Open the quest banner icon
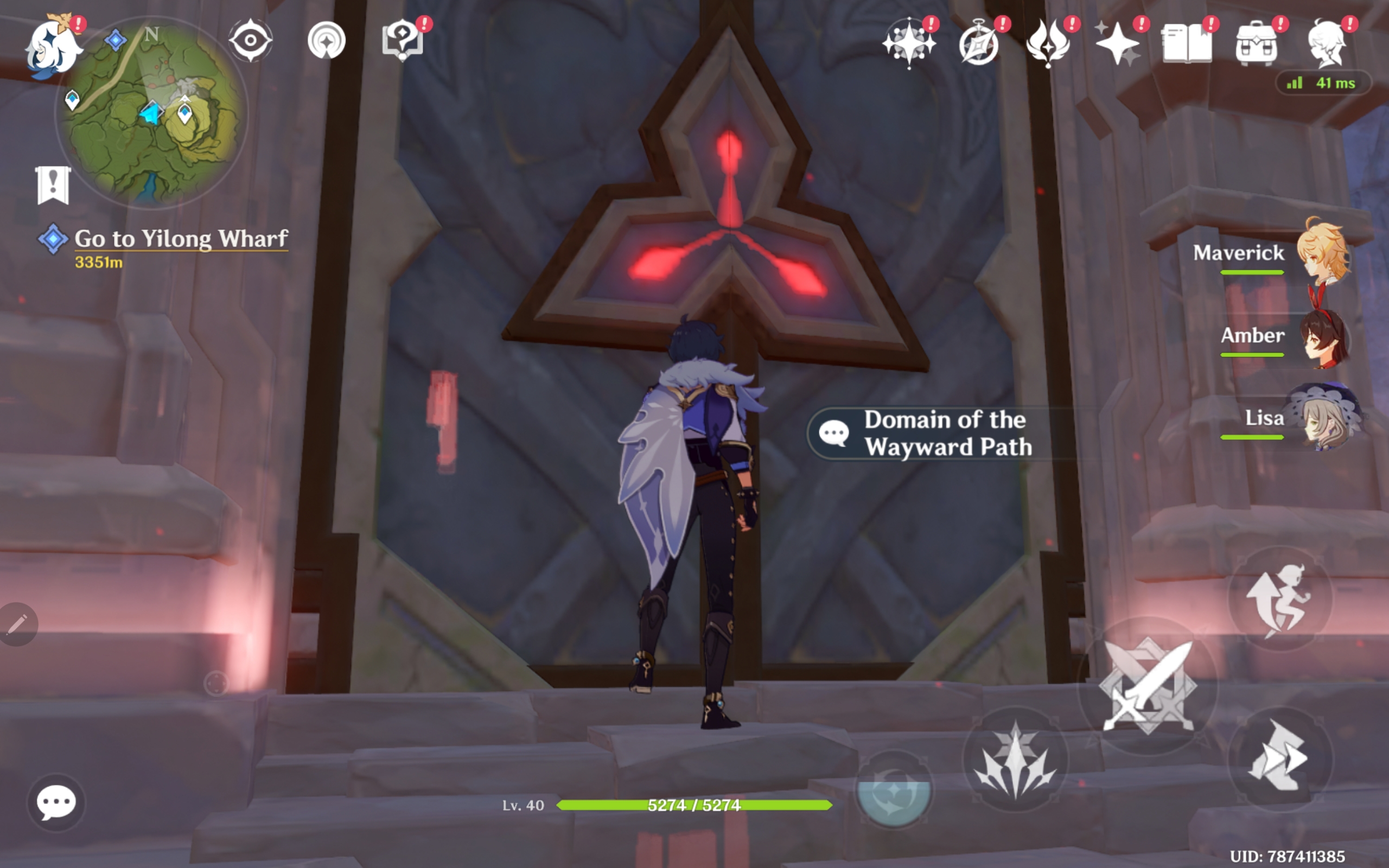Viewport: 1389px width, 868px height. [x=53, y=185]
